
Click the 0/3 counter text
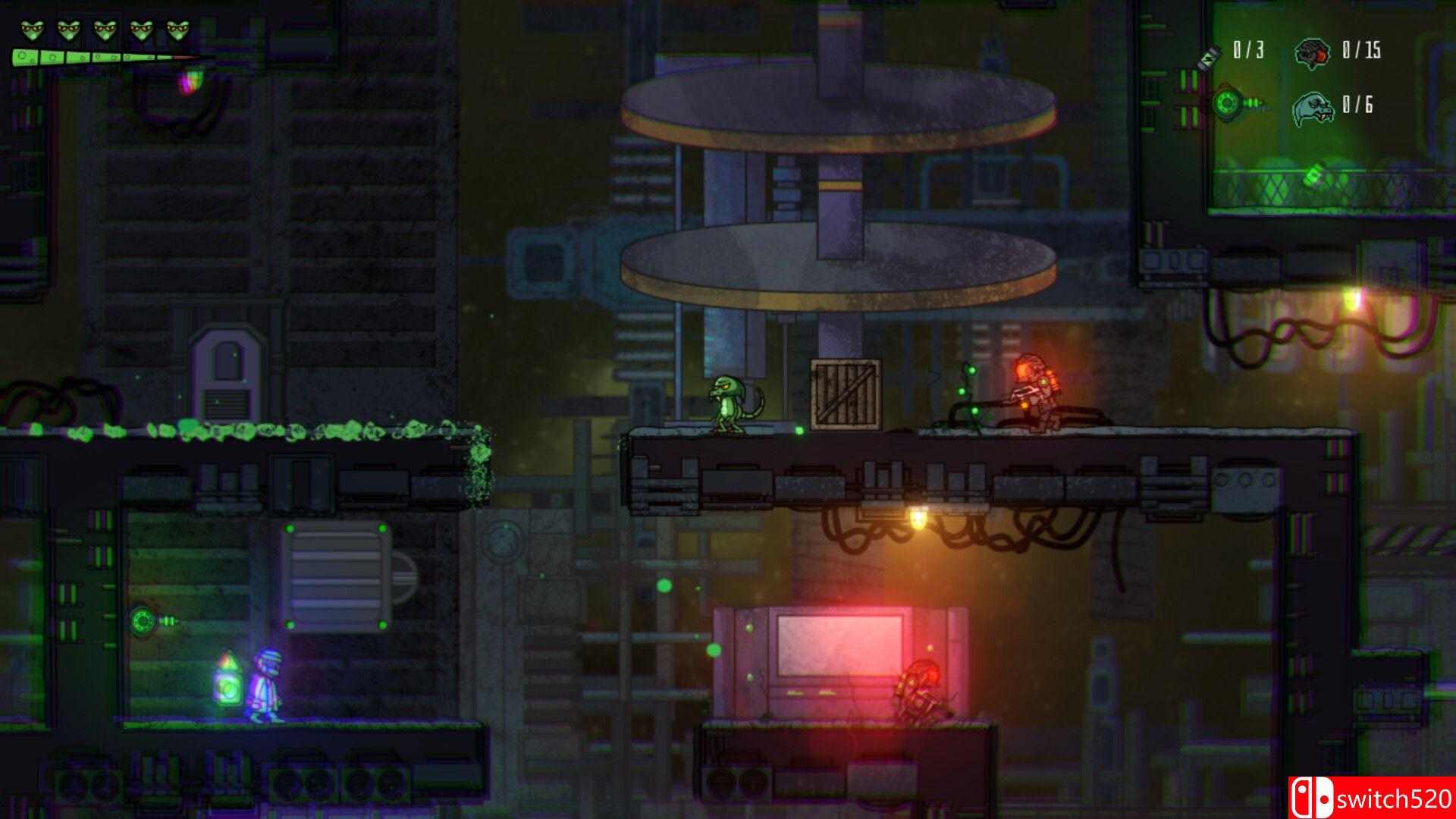(x=1250, y=49)
